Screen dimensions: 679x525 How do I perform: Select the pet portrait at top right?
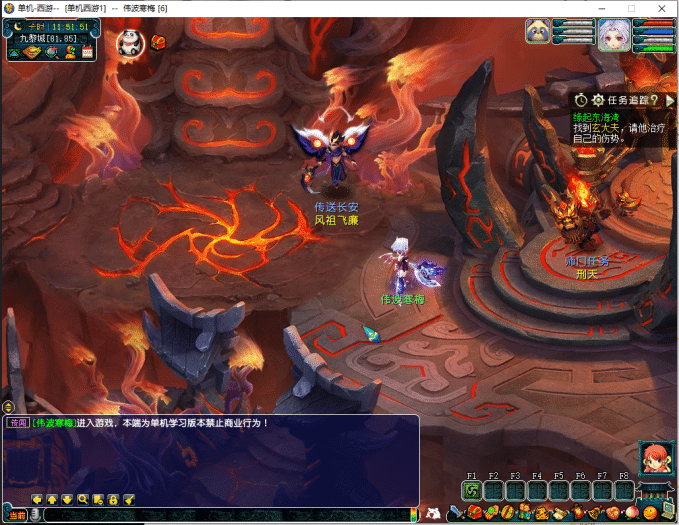(539, 32)
